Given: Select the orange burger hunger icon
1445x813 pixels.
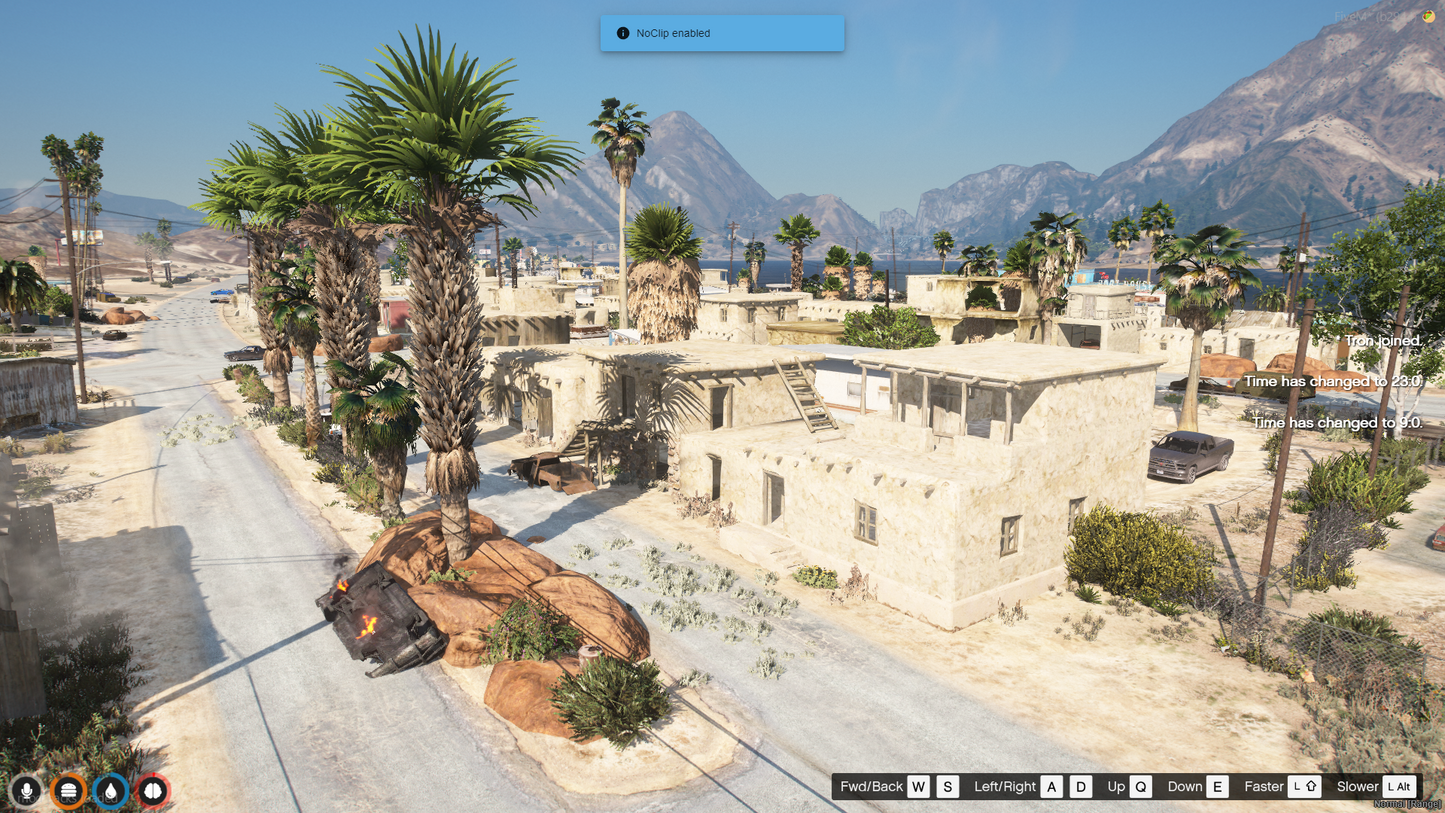Looking at the screenshot, I should (x=69, y=791).
